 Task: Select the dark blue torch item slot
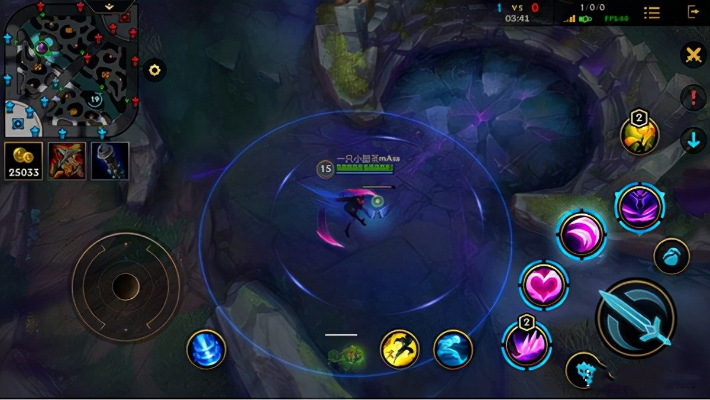tap(110, 161)
